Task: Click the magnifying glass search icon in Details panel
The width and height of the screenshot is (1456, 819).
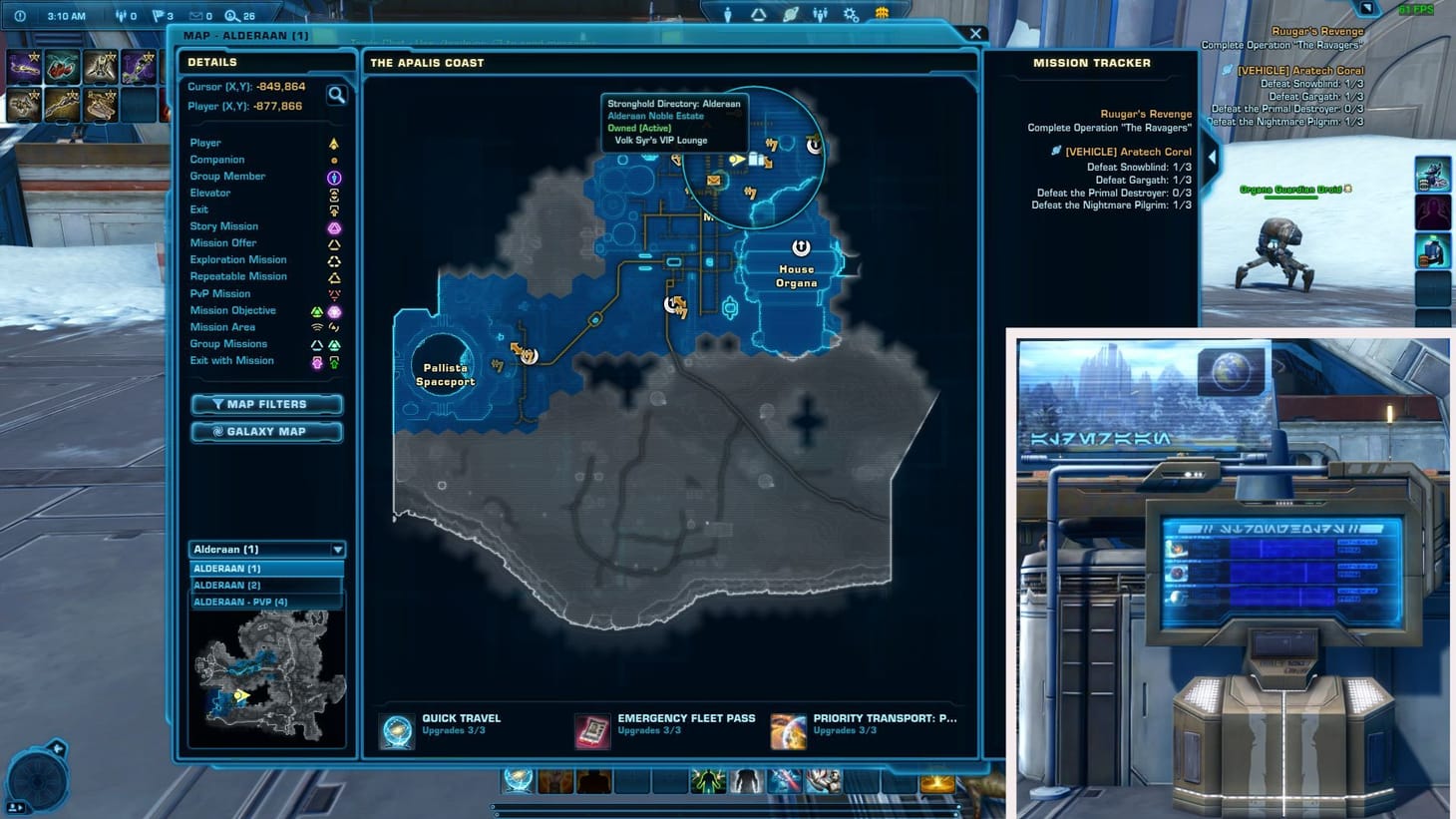Action: (x=338, y=95)
